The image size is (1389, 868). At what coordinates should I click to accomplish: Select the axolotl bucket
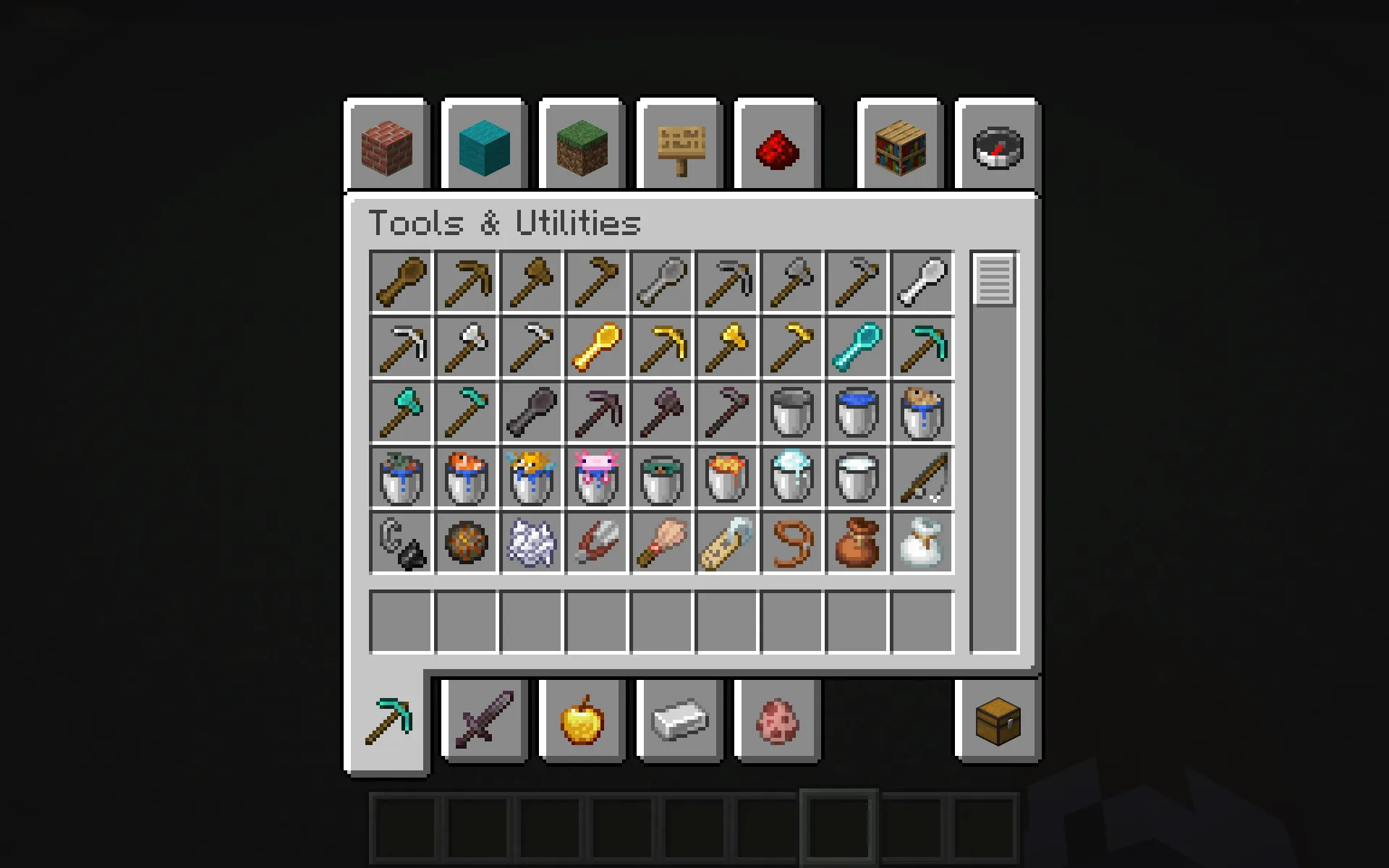click(597, 477)
